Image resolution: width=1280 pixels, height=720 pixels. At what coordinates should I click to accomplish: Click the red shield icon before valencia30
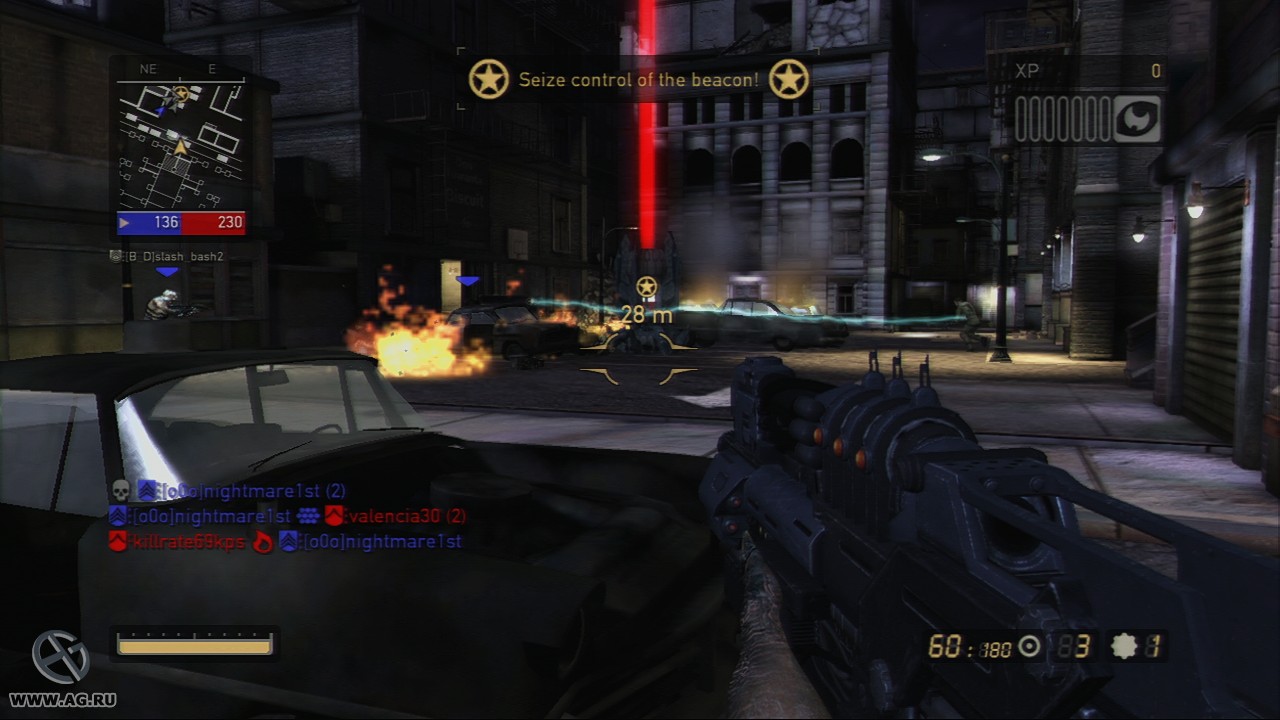(x=337, y=514)
